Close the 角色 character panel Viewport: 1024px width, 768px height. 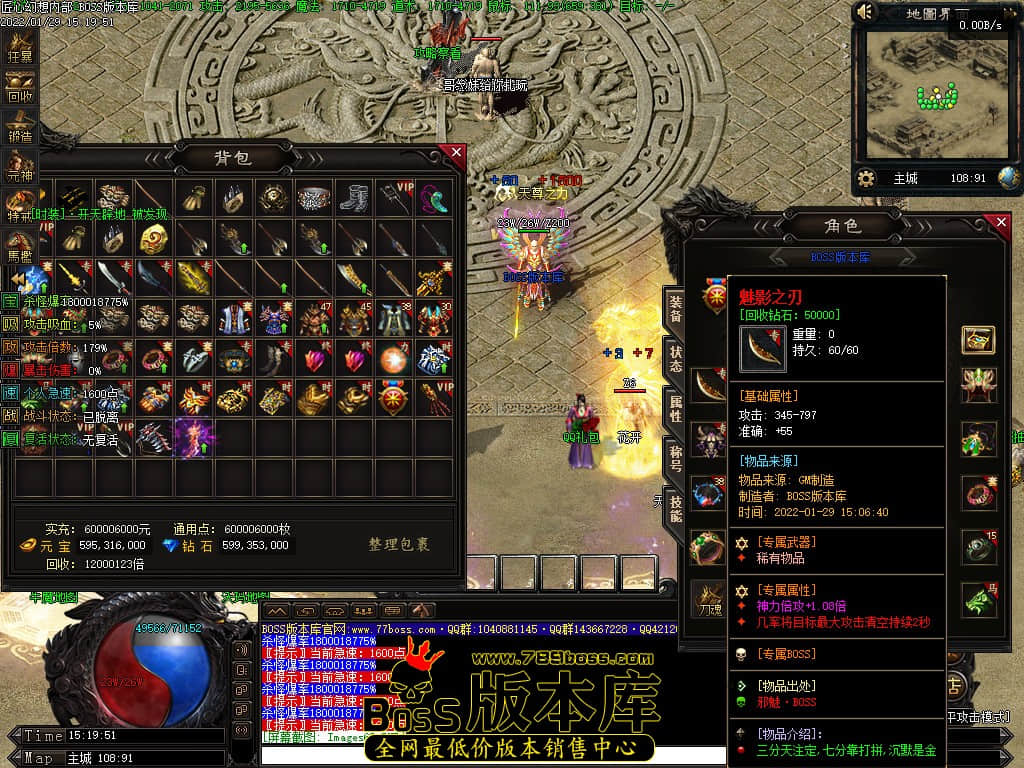tap(1003, 223)
